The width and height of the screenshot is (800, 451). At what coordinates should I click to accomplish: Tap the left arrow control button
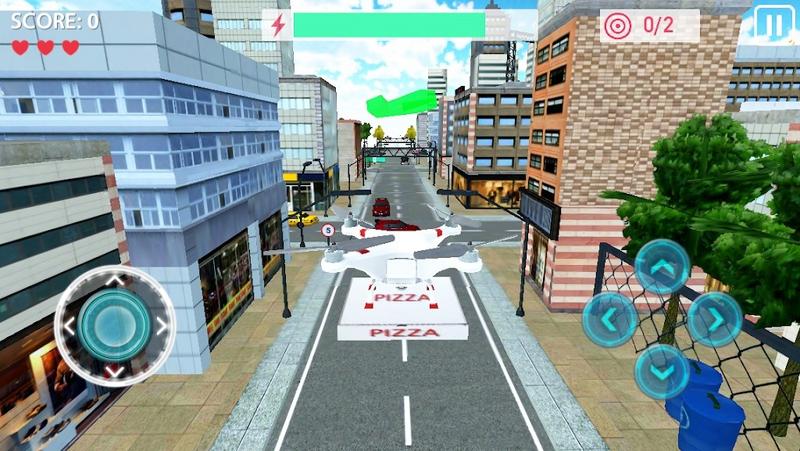[x=610, y=319]
